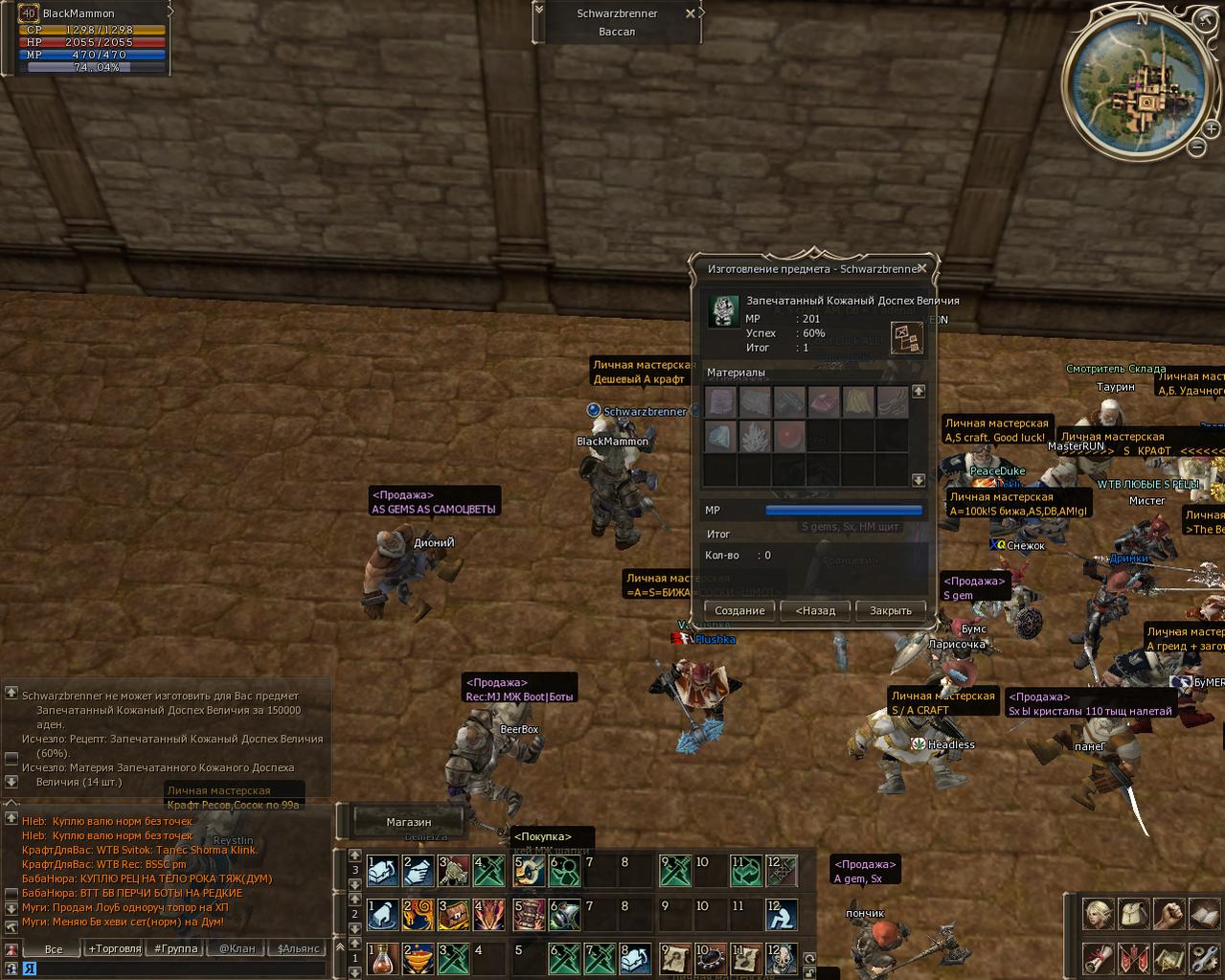Use the red potion hotbar slot
The height and width of the screenshot is (980, 1225).
coord(382,957)
